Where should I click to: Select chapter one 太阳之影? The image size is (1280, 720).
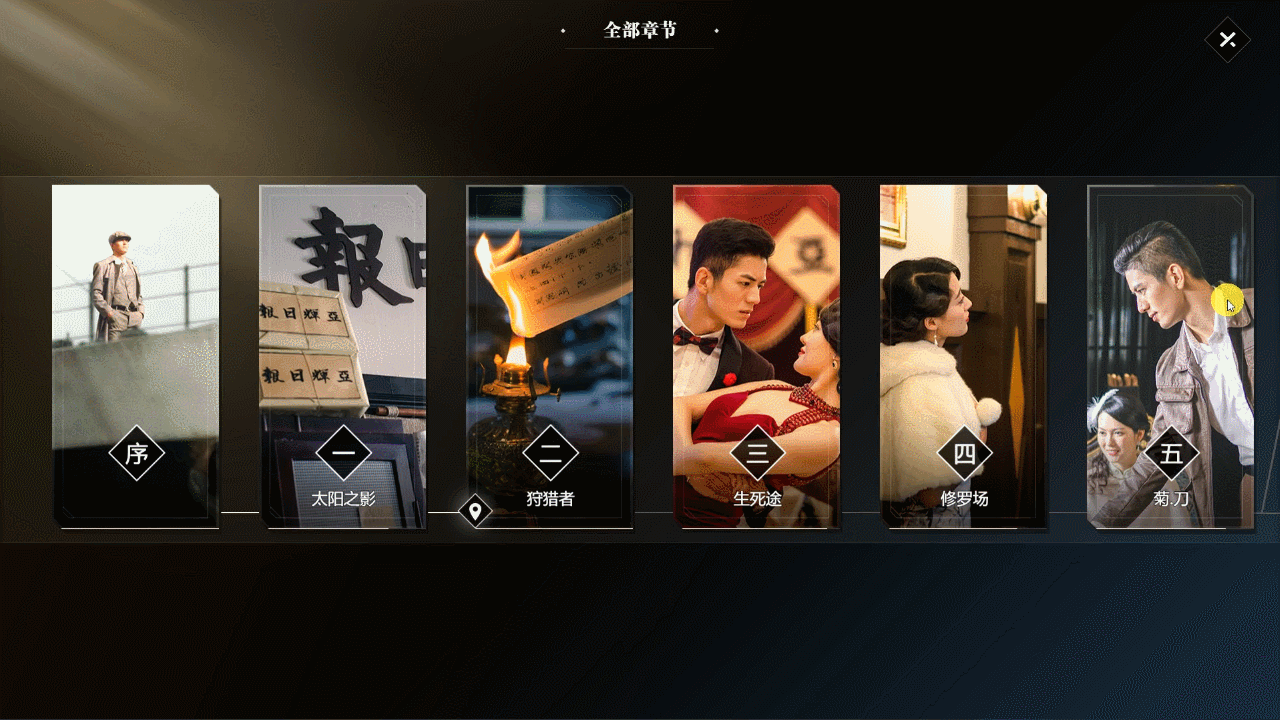coord(343,355)
